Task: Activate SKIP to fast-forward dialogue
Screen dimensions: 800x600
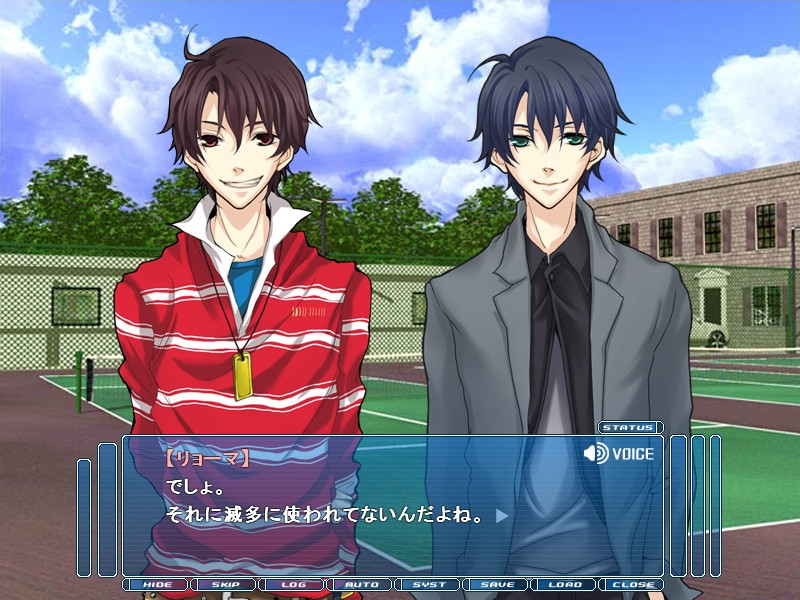Action: click(225, 584)
